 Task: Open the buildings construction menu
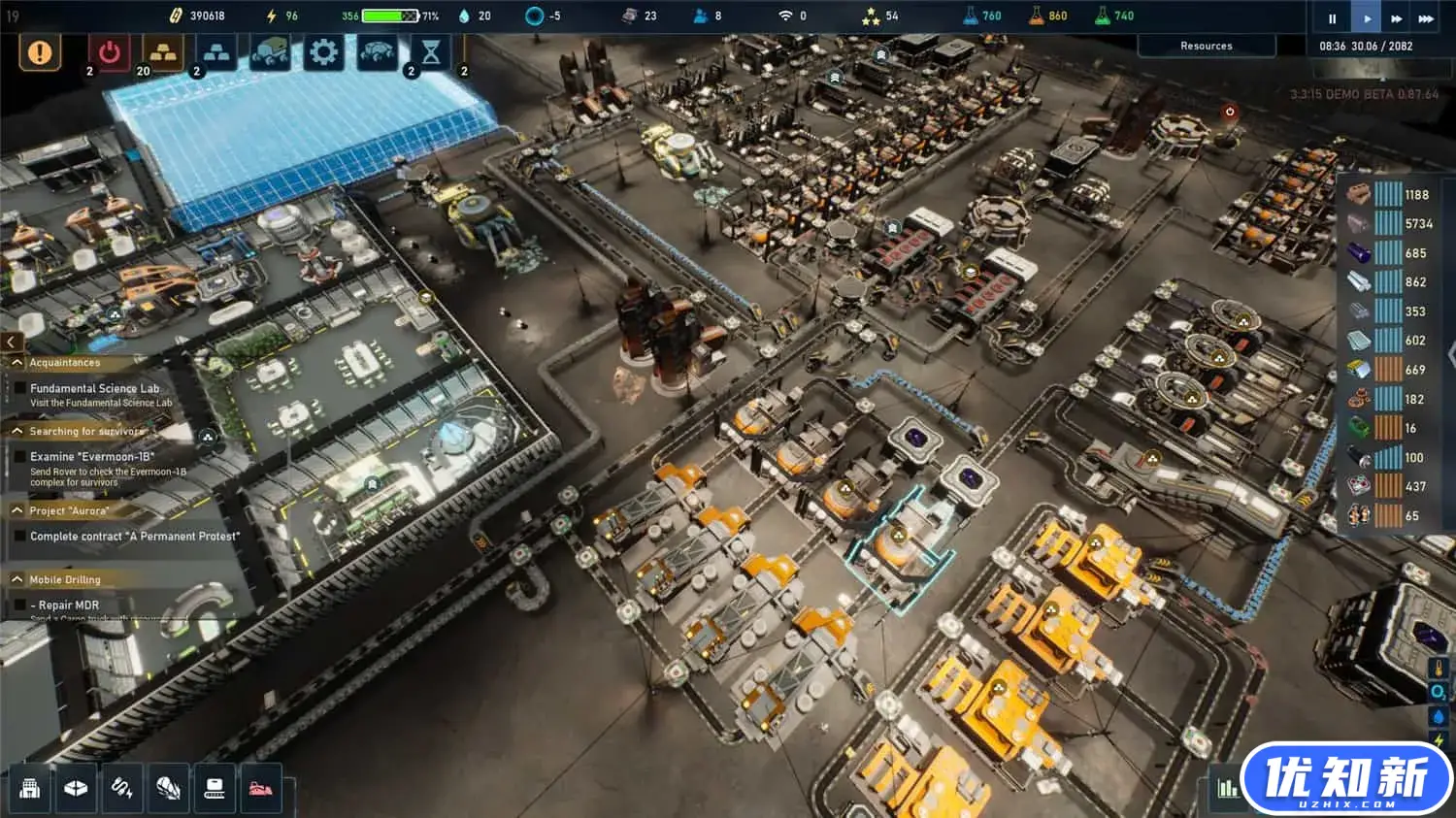[30, 789]
